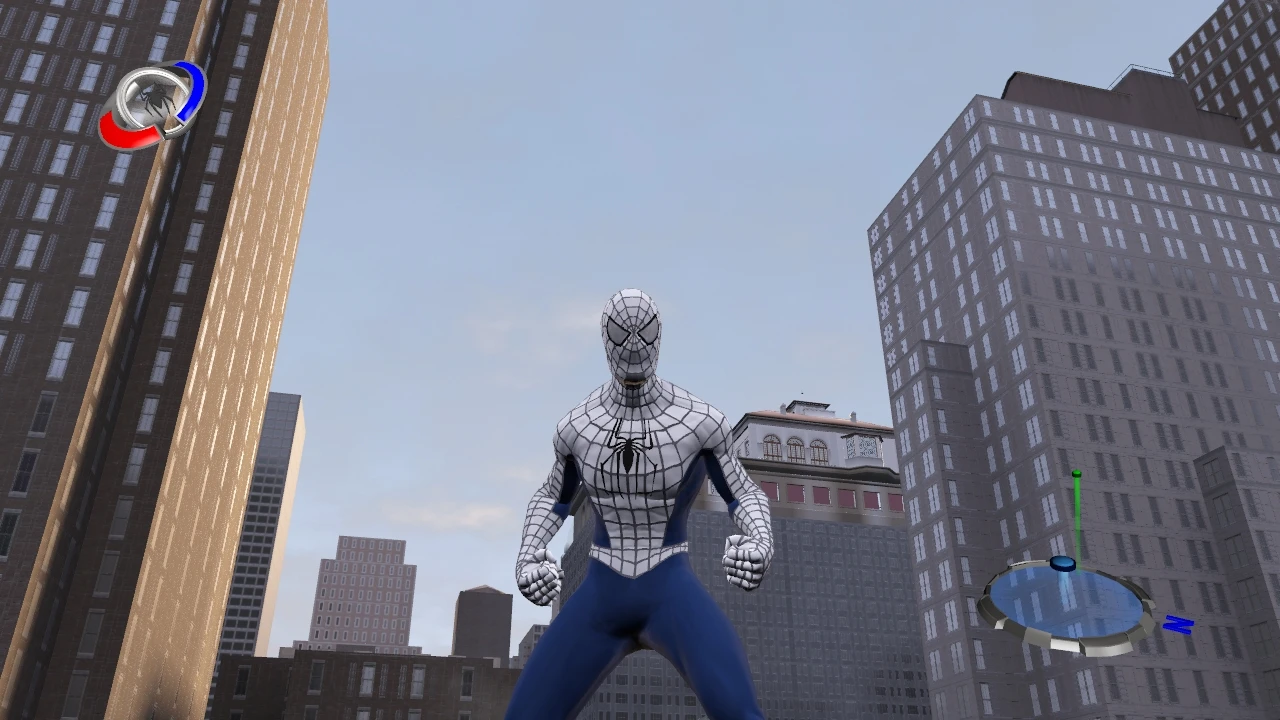Click Spider-Man's masked face
The height and width of the screenshot is (720, 1280).
point(630,335)
